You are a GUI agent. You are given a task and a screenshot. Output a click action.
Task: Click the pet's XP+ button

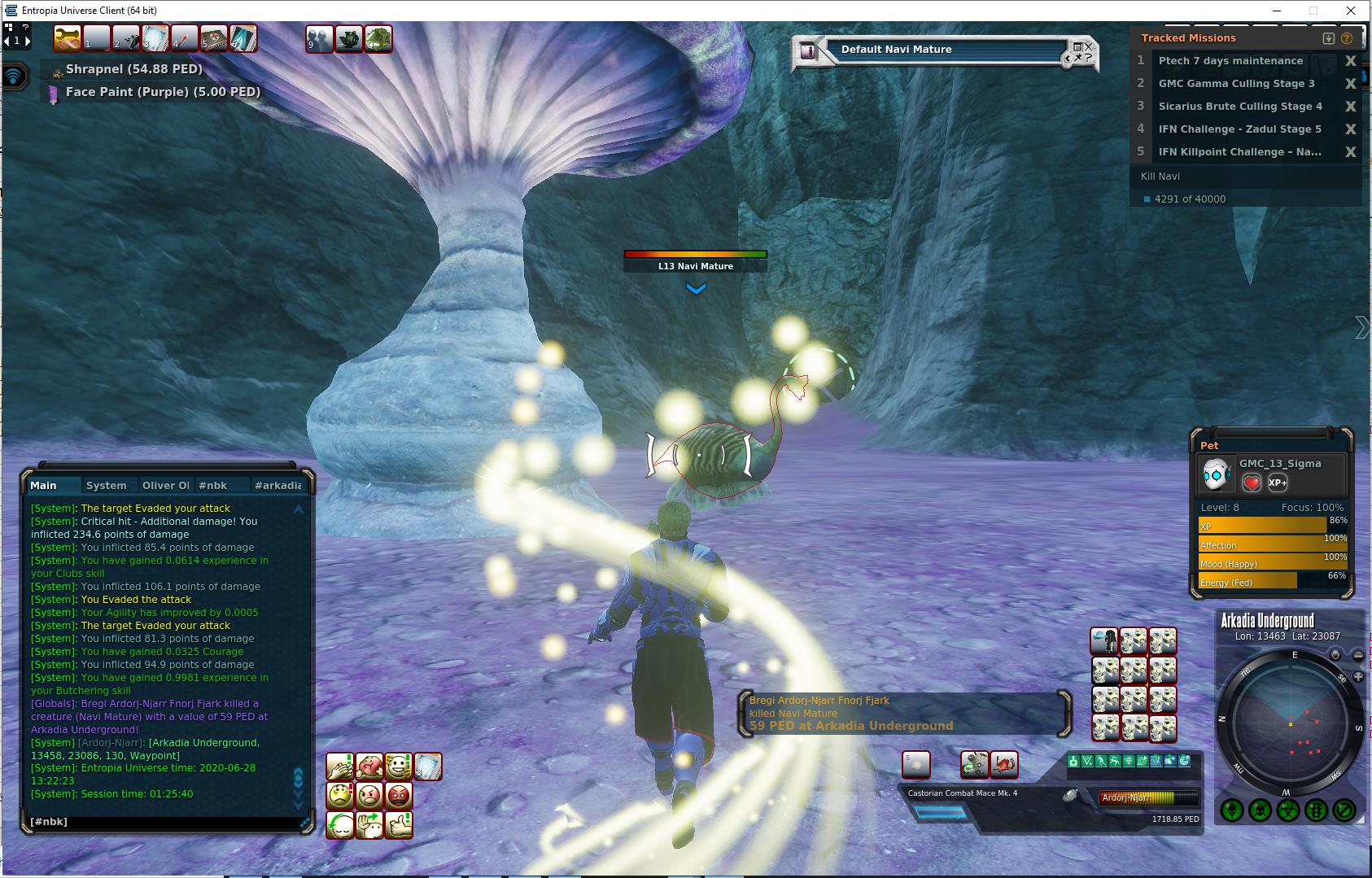pos(1278,483)
